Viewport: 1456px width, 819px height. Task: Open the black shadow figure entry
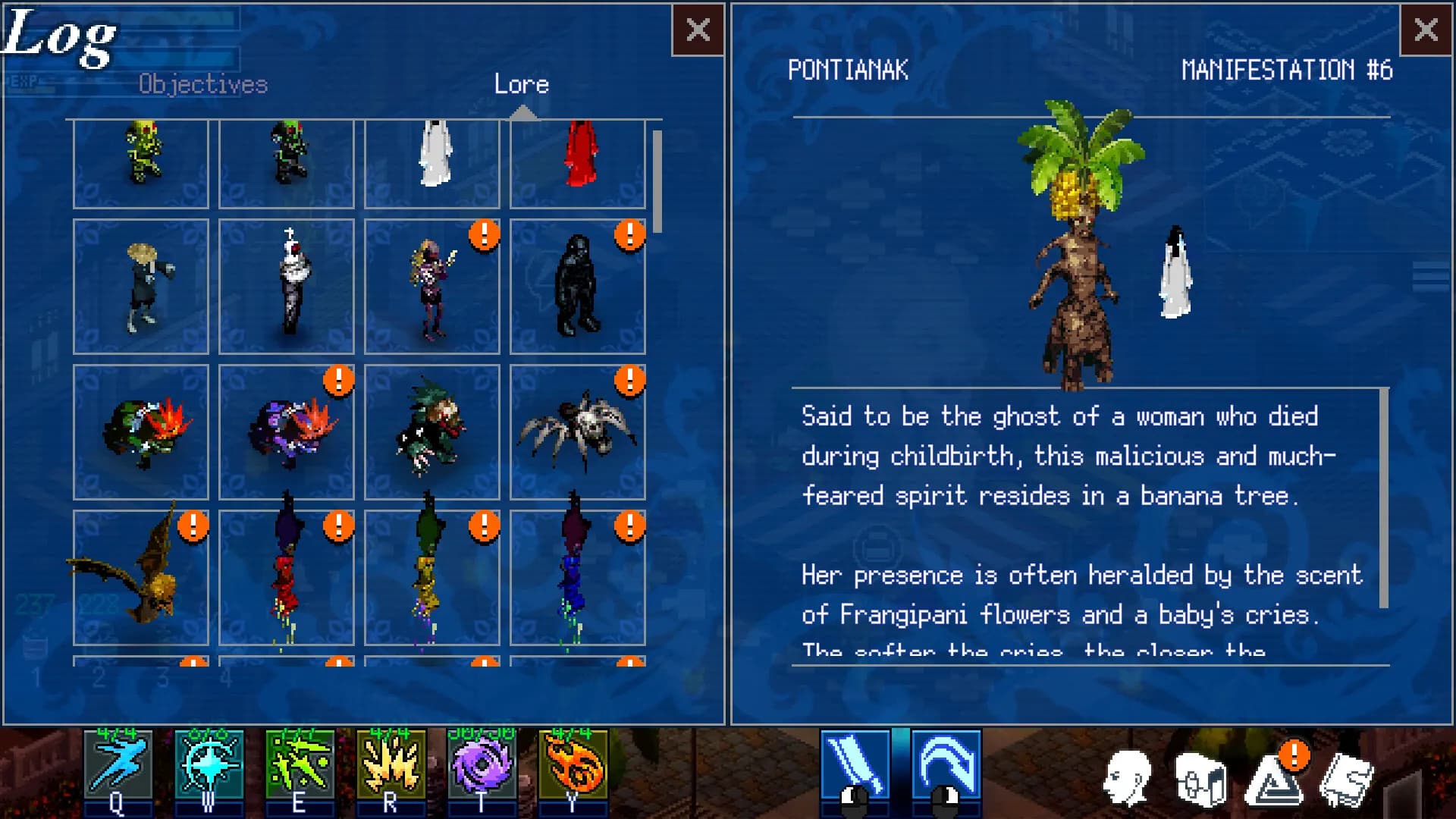coord(578,287)
